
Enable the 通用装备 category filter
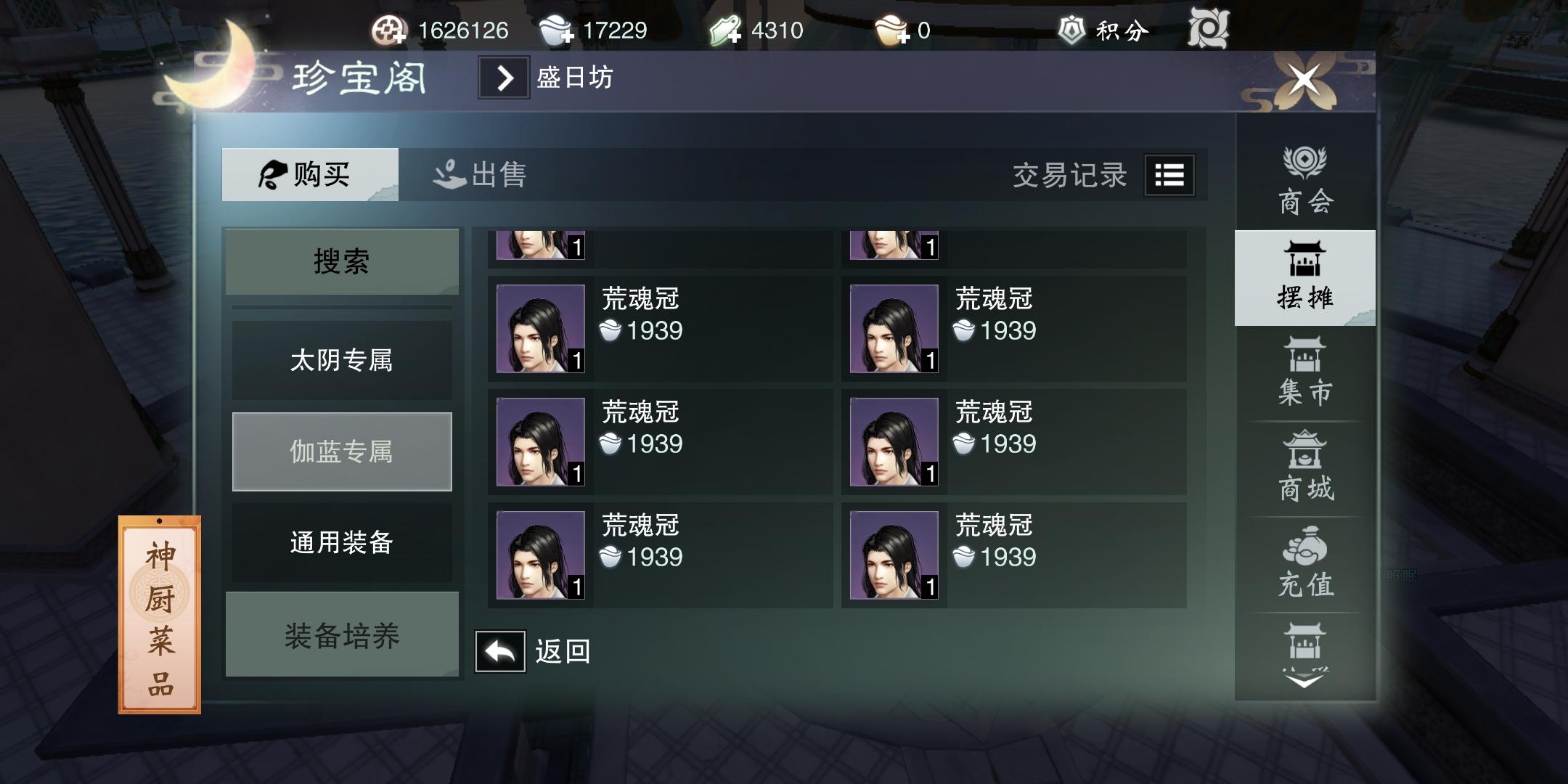point(342,543)
